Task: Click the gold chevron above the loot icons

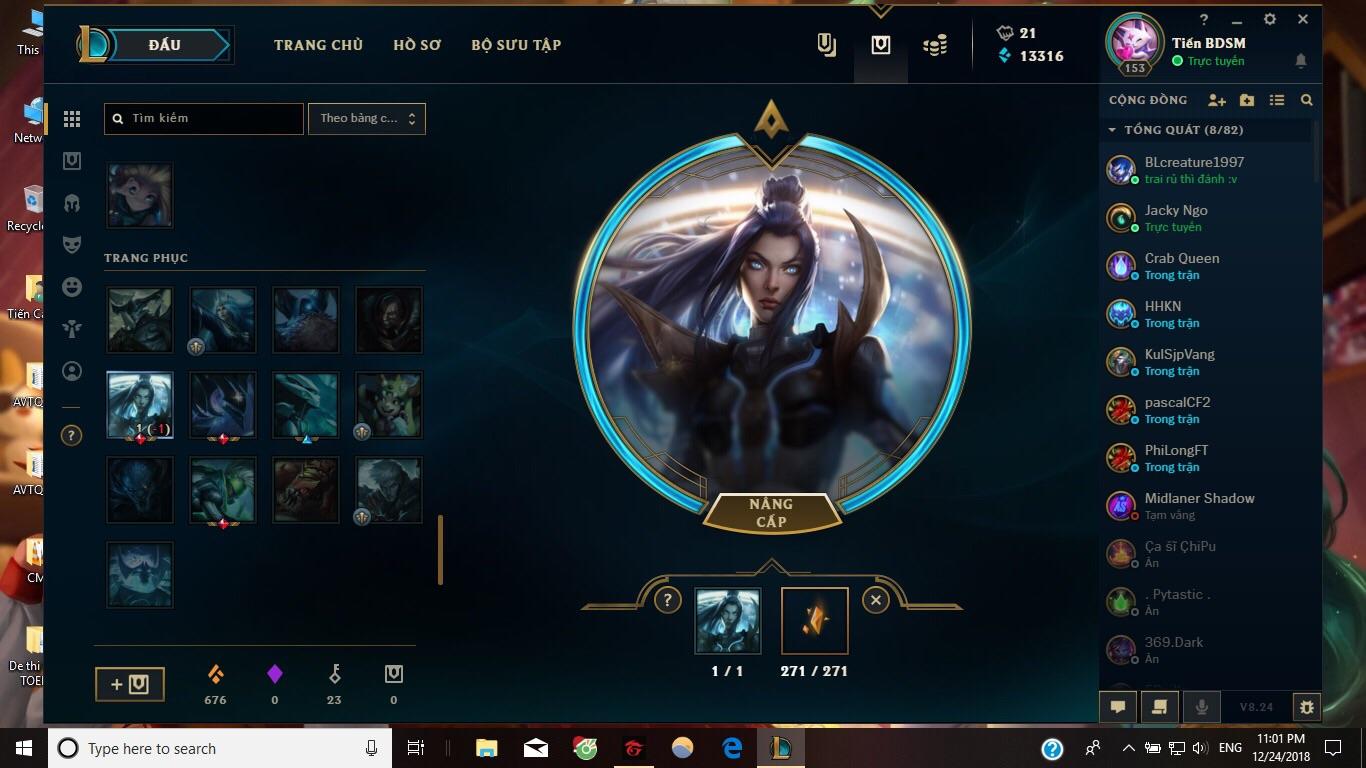Action: (x=879, y=9)
